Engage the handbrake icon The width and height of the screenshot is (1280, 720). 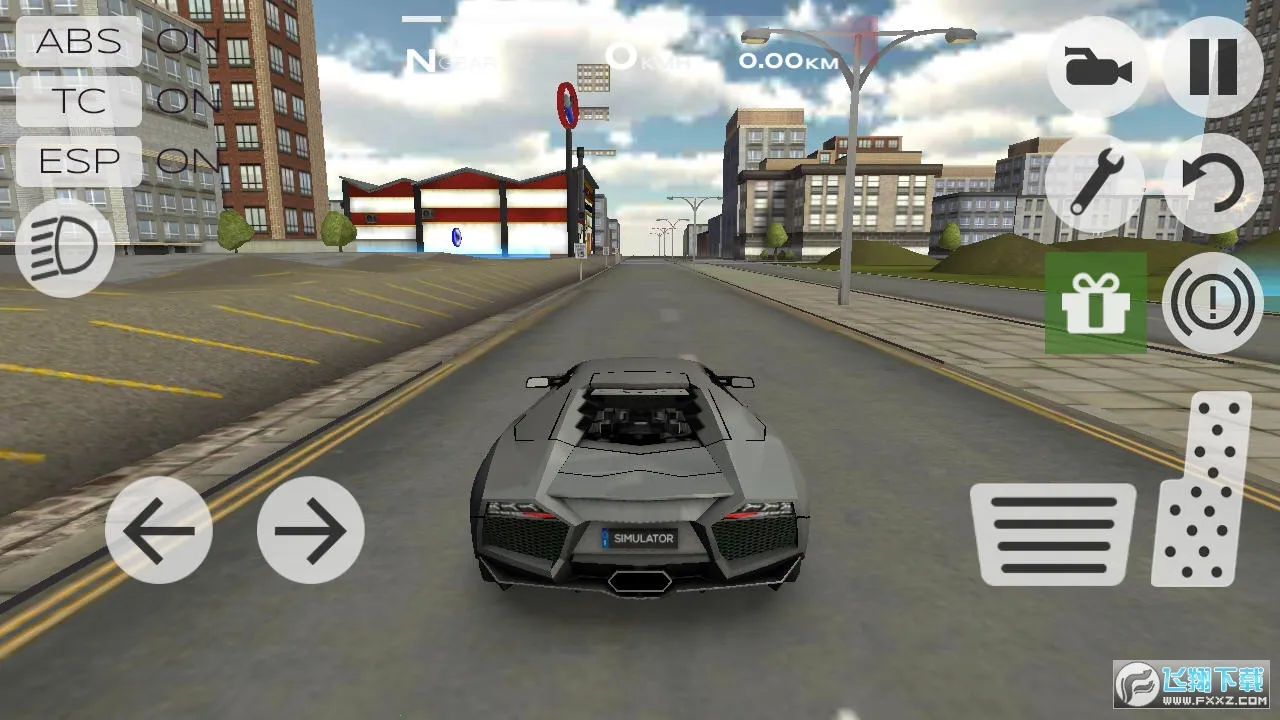(x=1211, y=301)
